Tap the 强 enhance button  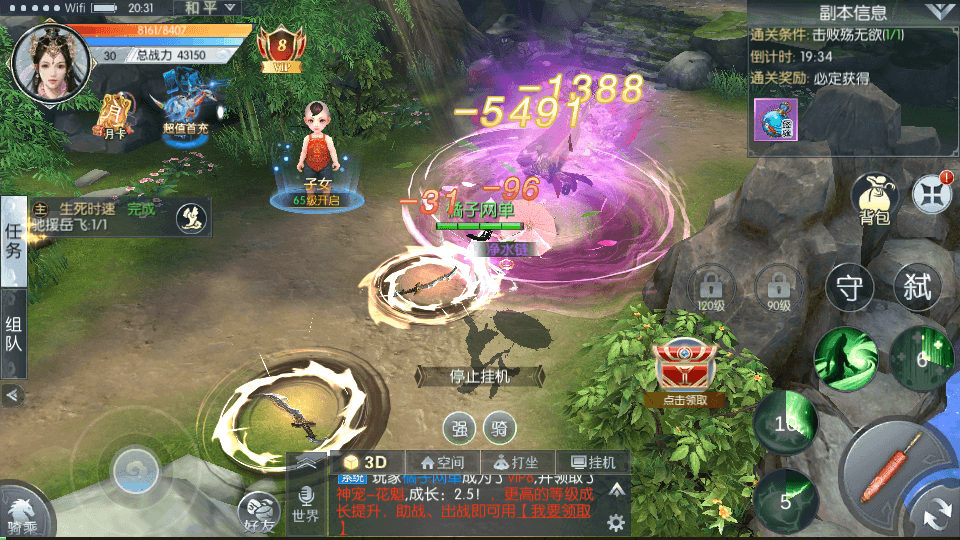click(x=459, y=429)
